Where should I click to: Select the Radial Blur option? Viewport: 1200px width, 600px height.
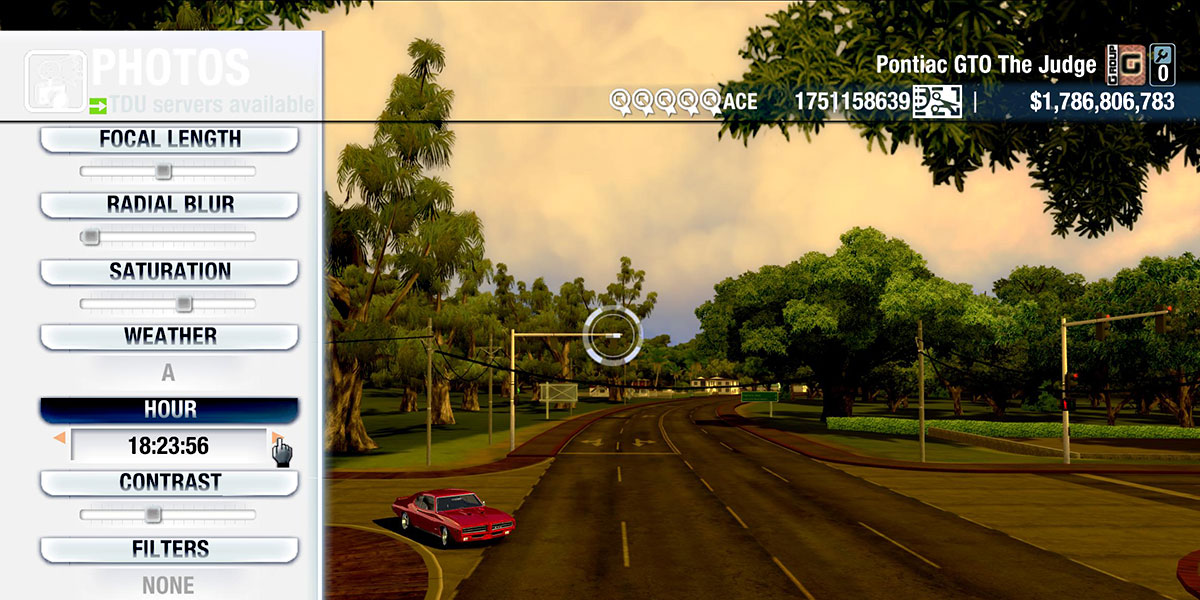click(169, 205)
